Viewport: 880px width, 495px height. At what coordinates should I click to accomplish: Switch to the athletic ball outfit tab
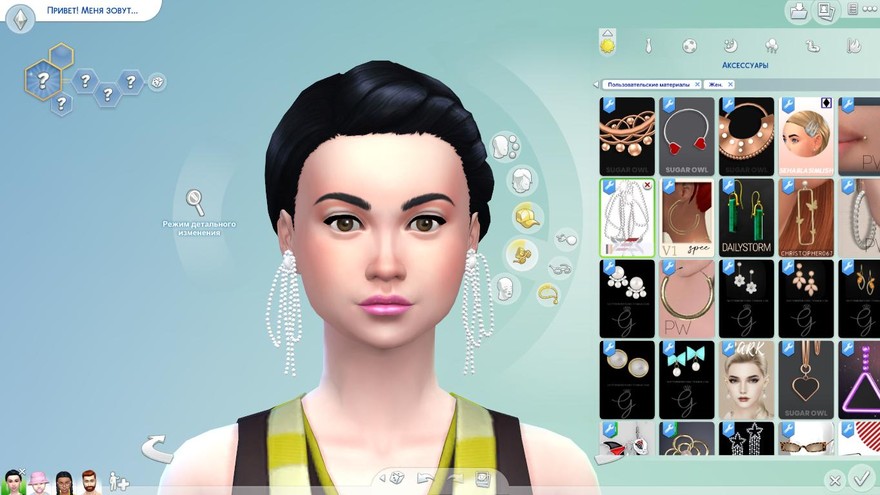(x=689, y=46)
